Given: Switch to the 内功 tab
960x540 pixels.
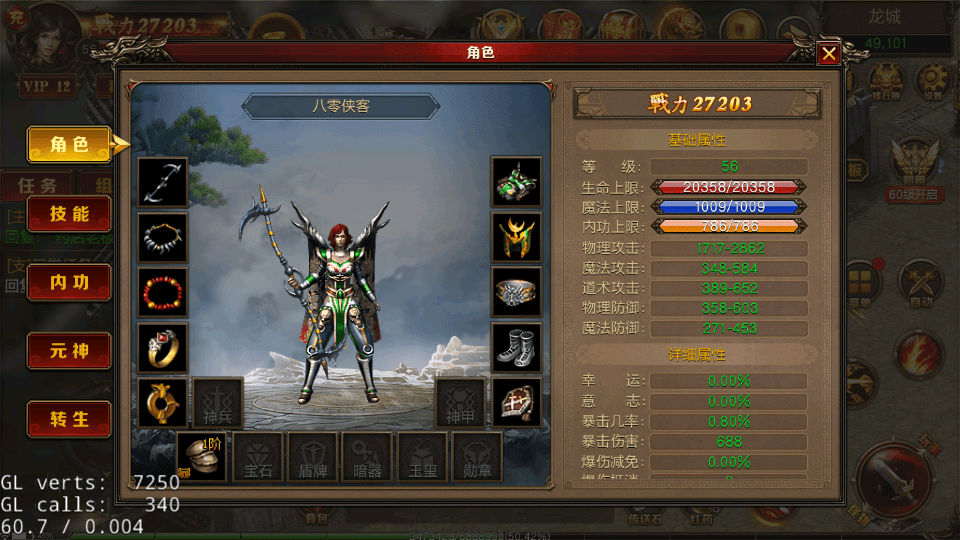Looking at the screenshot, I should point(69,283).
